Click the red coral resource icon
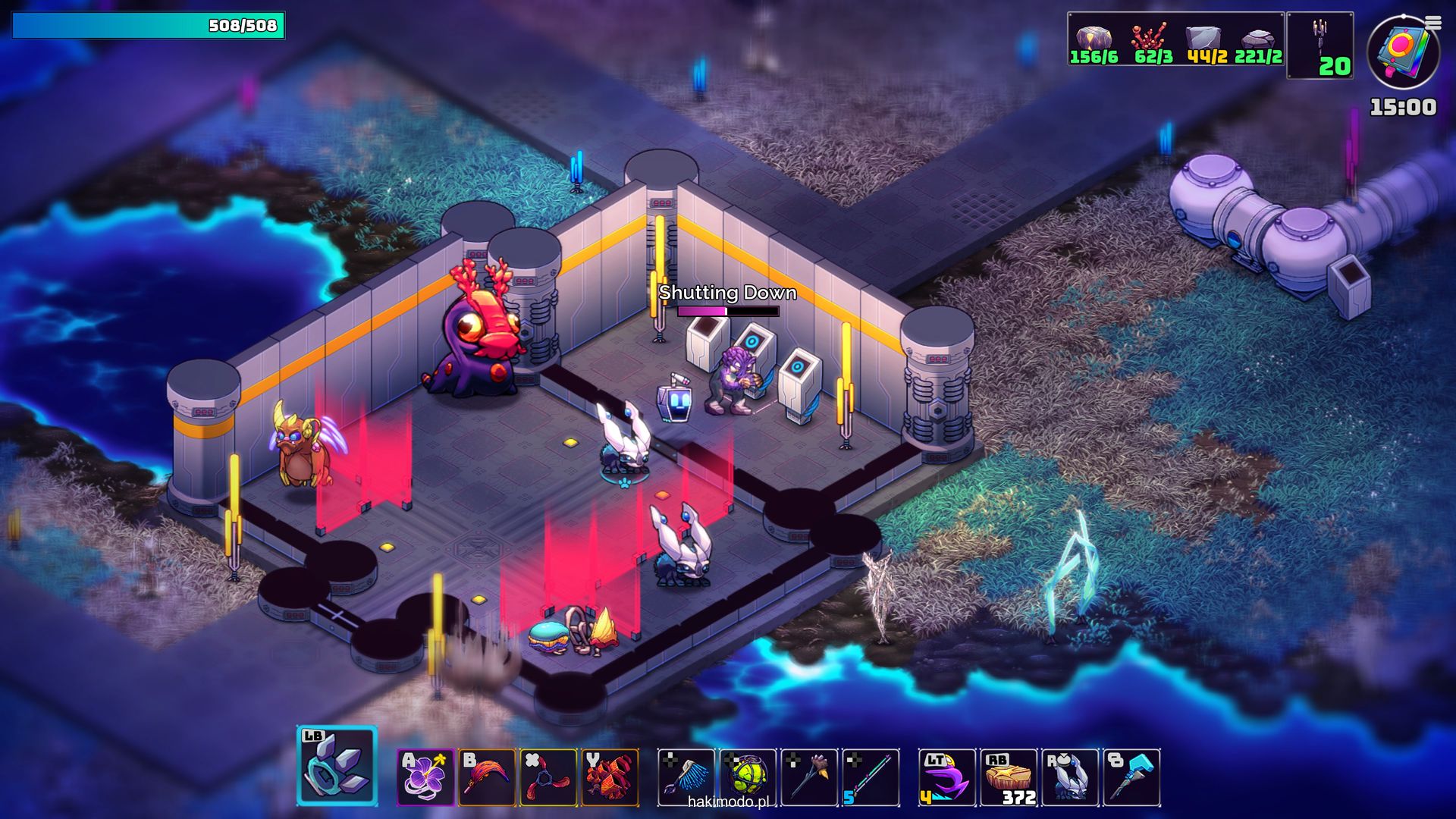 (1149, 38)
